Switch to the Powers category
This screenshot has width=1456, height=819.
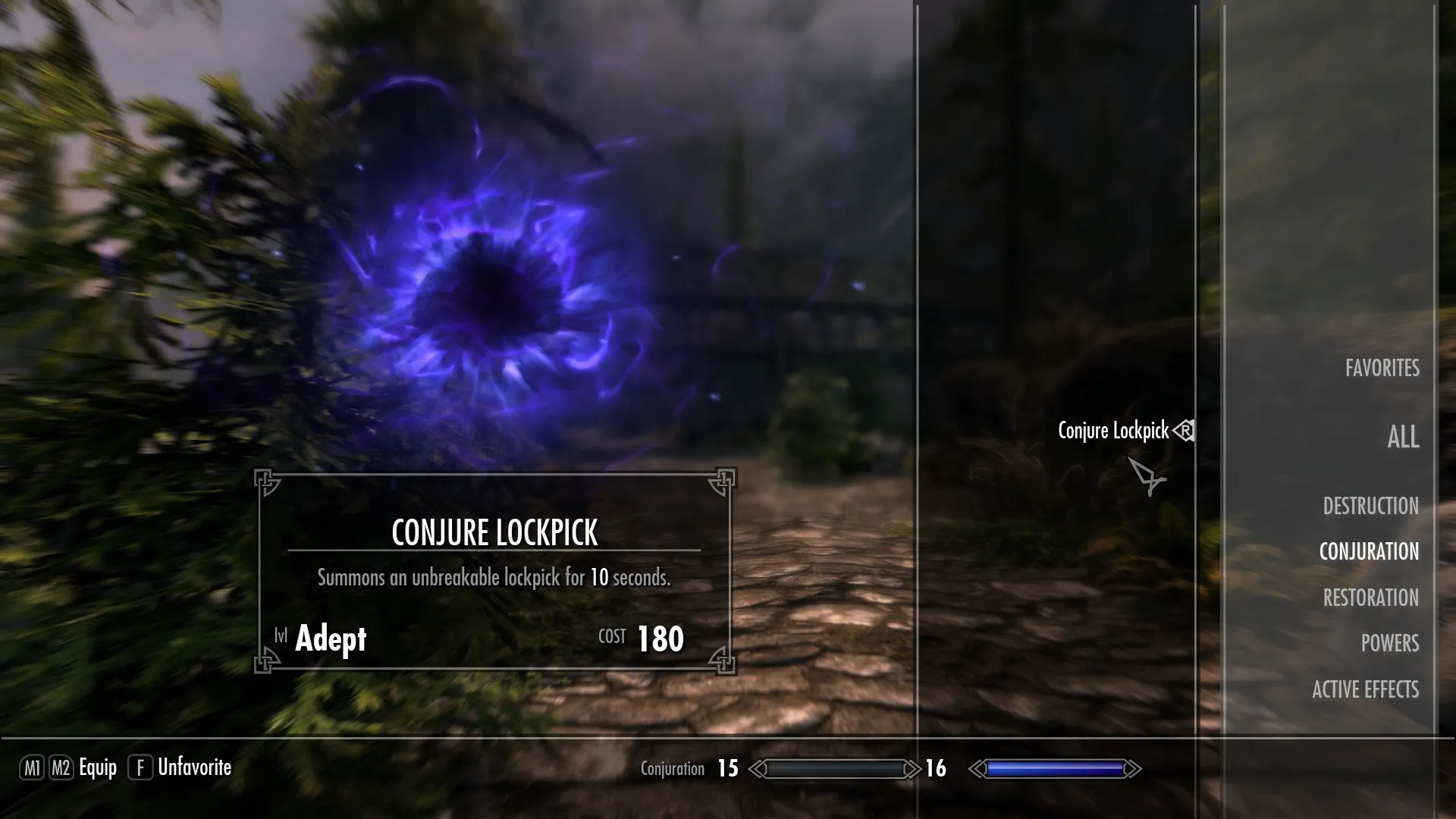pos(1389,643)
